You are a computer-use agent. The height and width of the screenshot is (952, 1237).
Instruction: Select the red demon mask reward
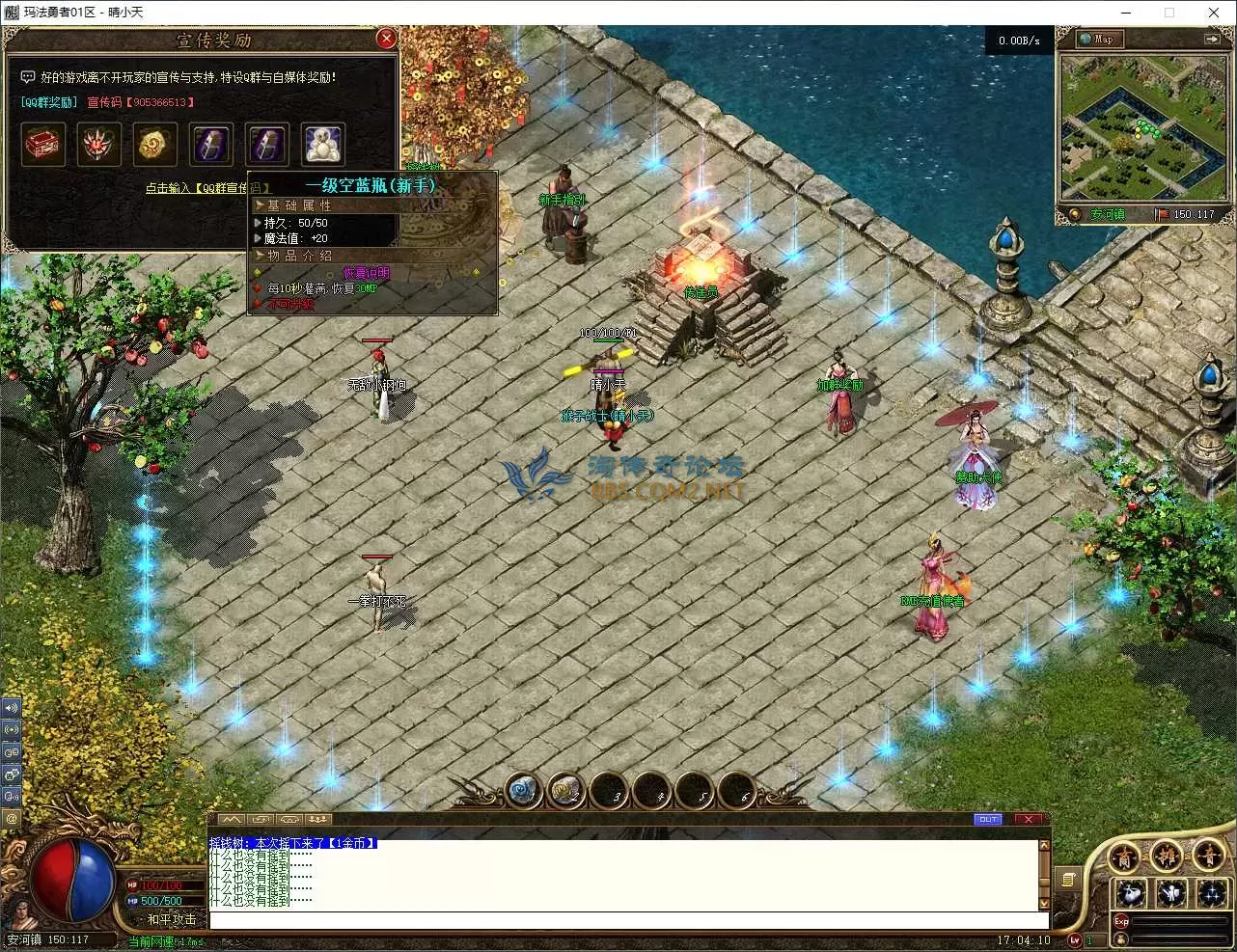point(99,144)
